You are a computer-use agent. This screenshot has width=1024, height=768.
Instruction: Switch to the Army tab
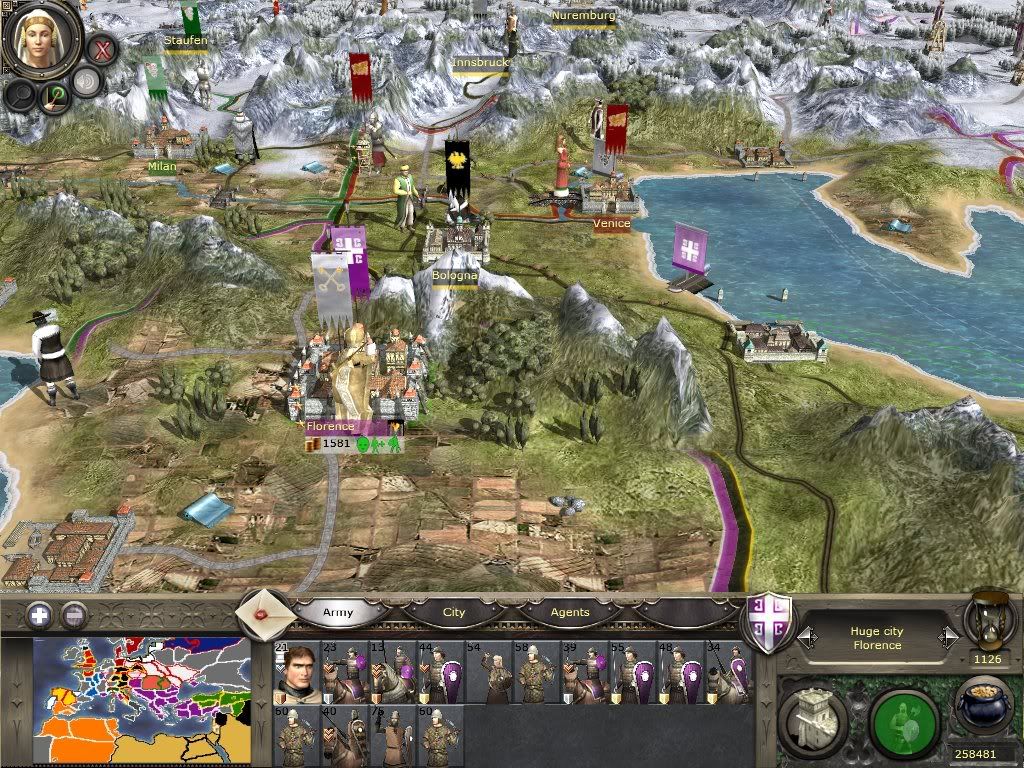(x=339, y=612)
